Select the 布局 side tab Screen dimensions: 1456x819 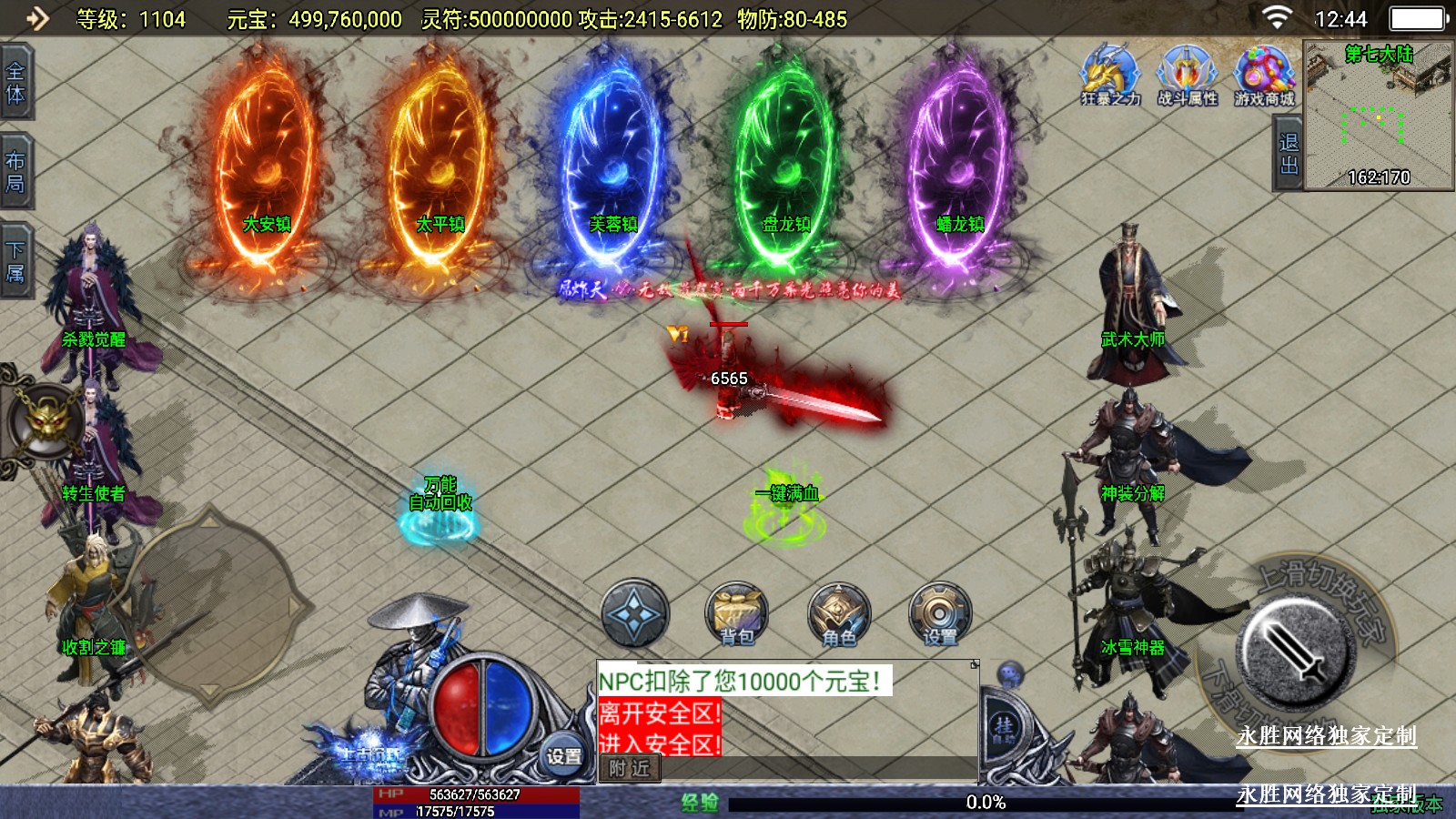15,172
